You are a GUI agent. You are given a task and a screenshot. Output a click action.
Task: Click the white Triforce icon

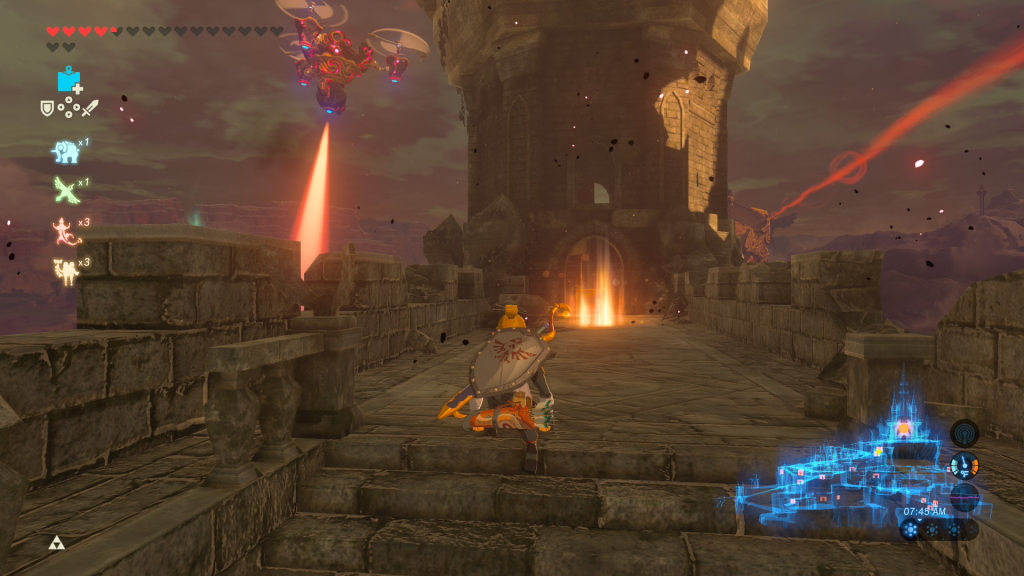pyautogui.click(x=56, y=543)
